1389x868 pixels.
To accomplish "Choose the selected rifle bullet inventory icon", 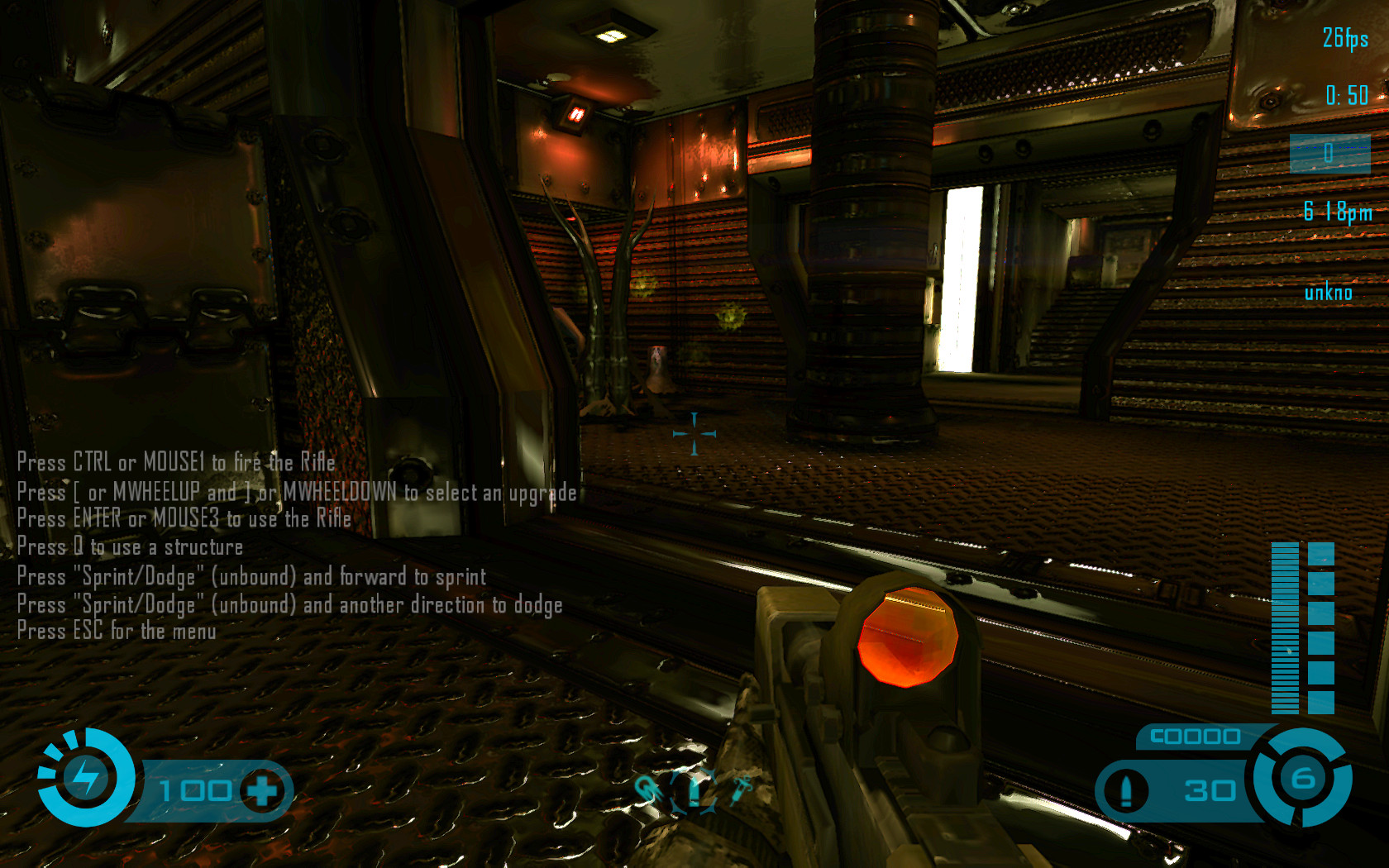I will 694,792.
